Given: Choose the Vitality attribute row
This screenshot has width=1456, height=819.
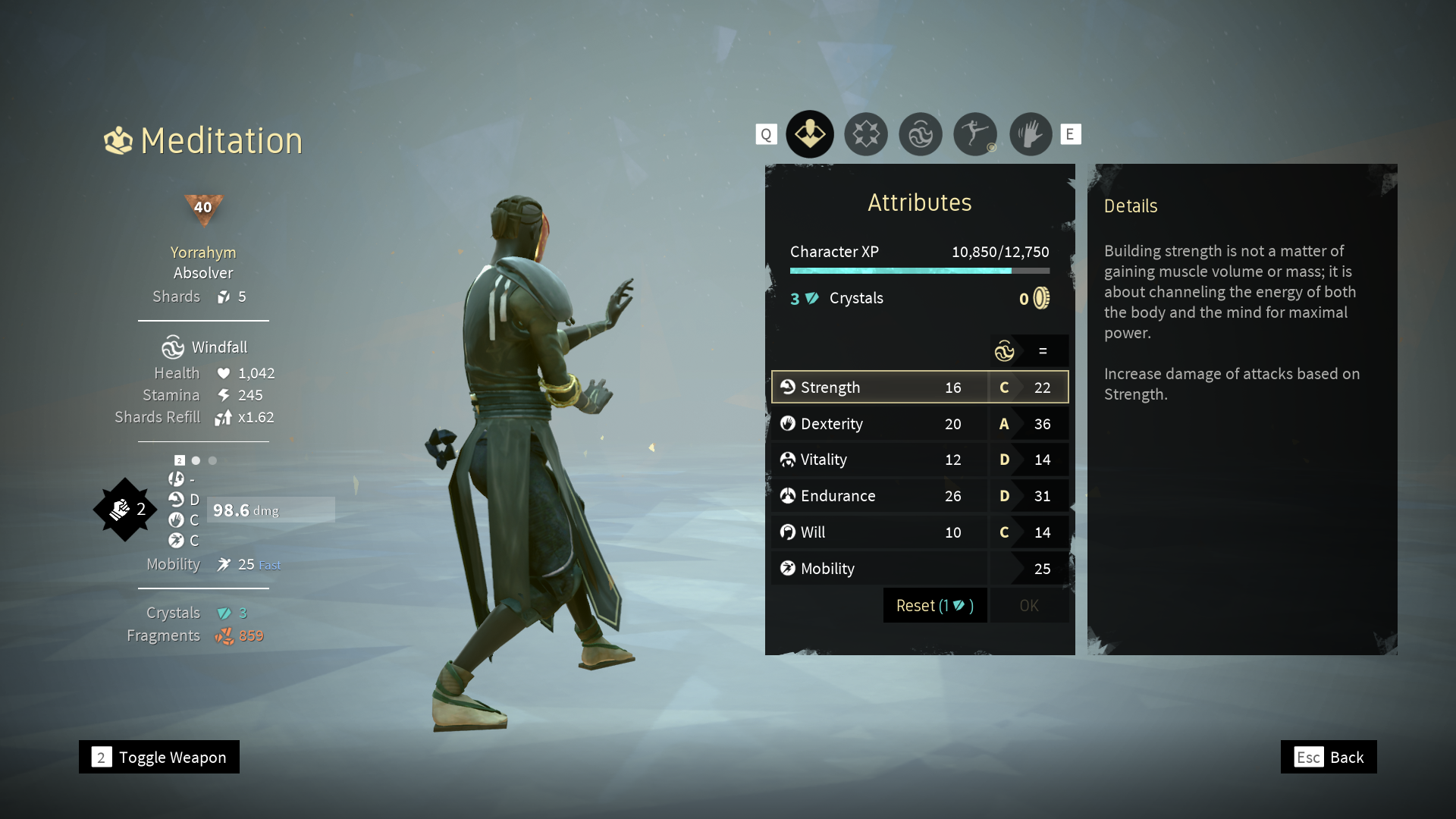Looking at the screenshot, I should 919,460.
